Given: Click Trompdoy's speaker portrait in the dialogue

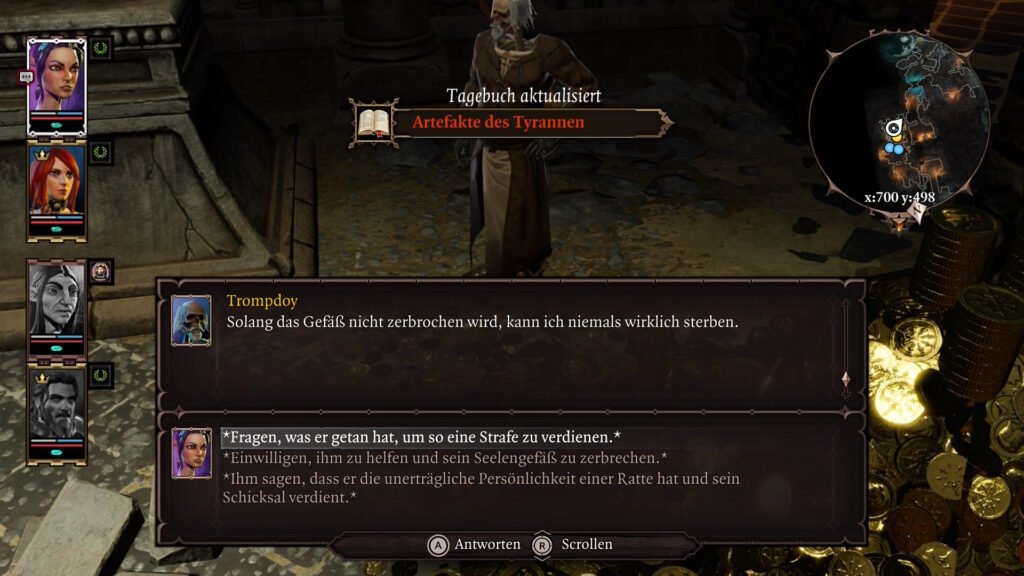Looking at the screenshot, I should 191,320.
